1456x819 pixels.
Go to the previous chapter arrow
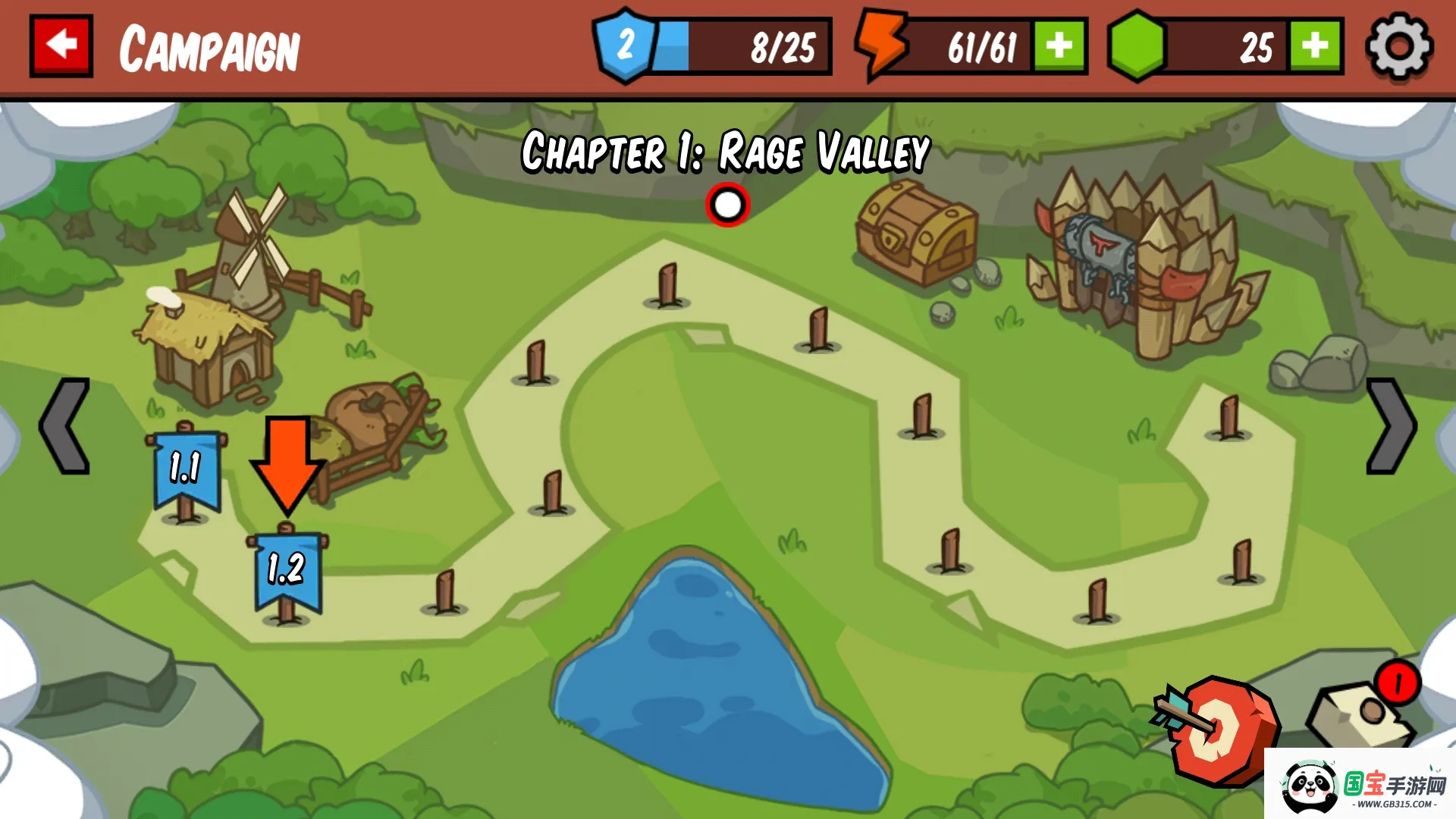coord(65,426)
